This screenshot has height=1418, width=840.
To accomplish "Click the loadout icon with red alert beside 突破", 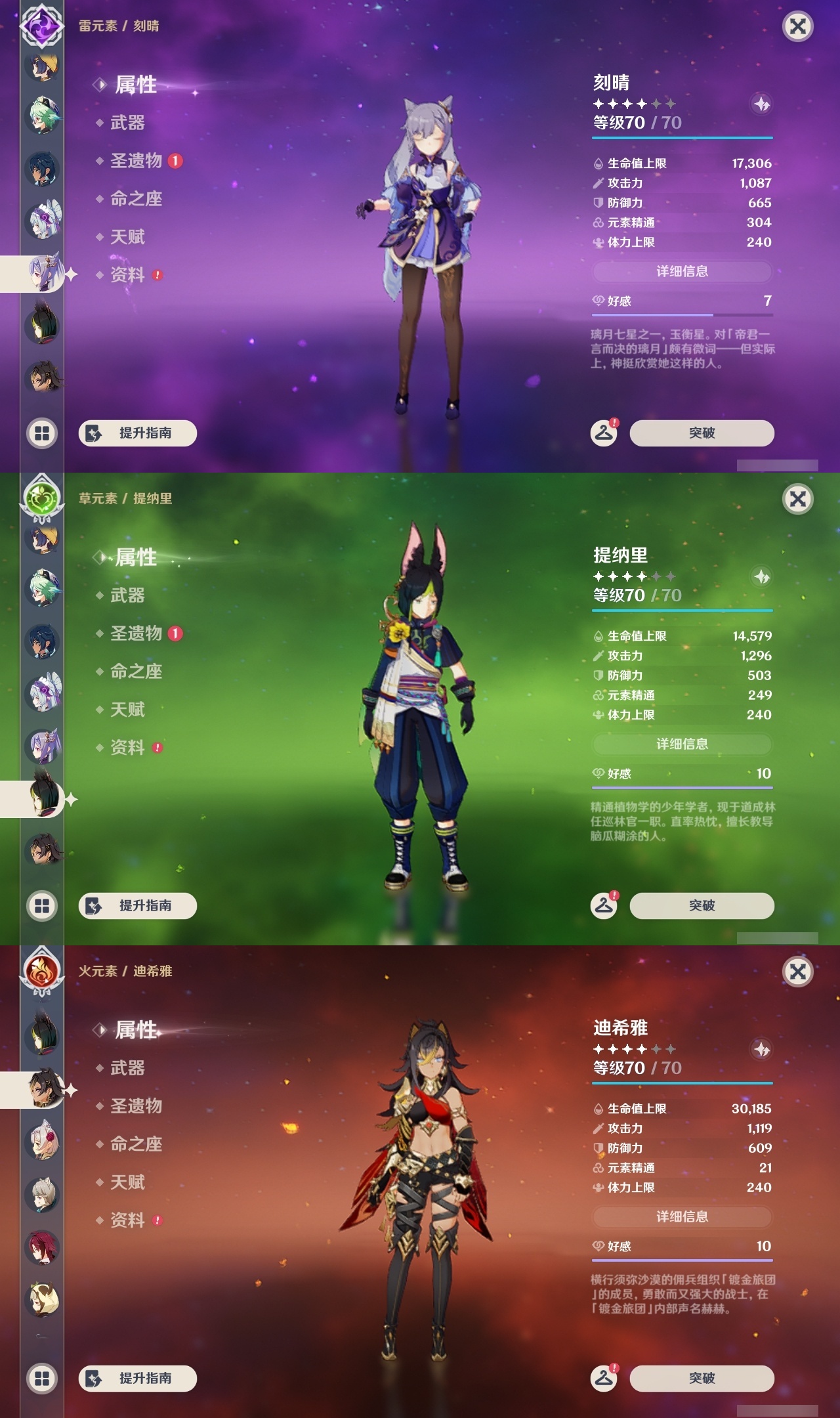I will (x=604, y=433).
